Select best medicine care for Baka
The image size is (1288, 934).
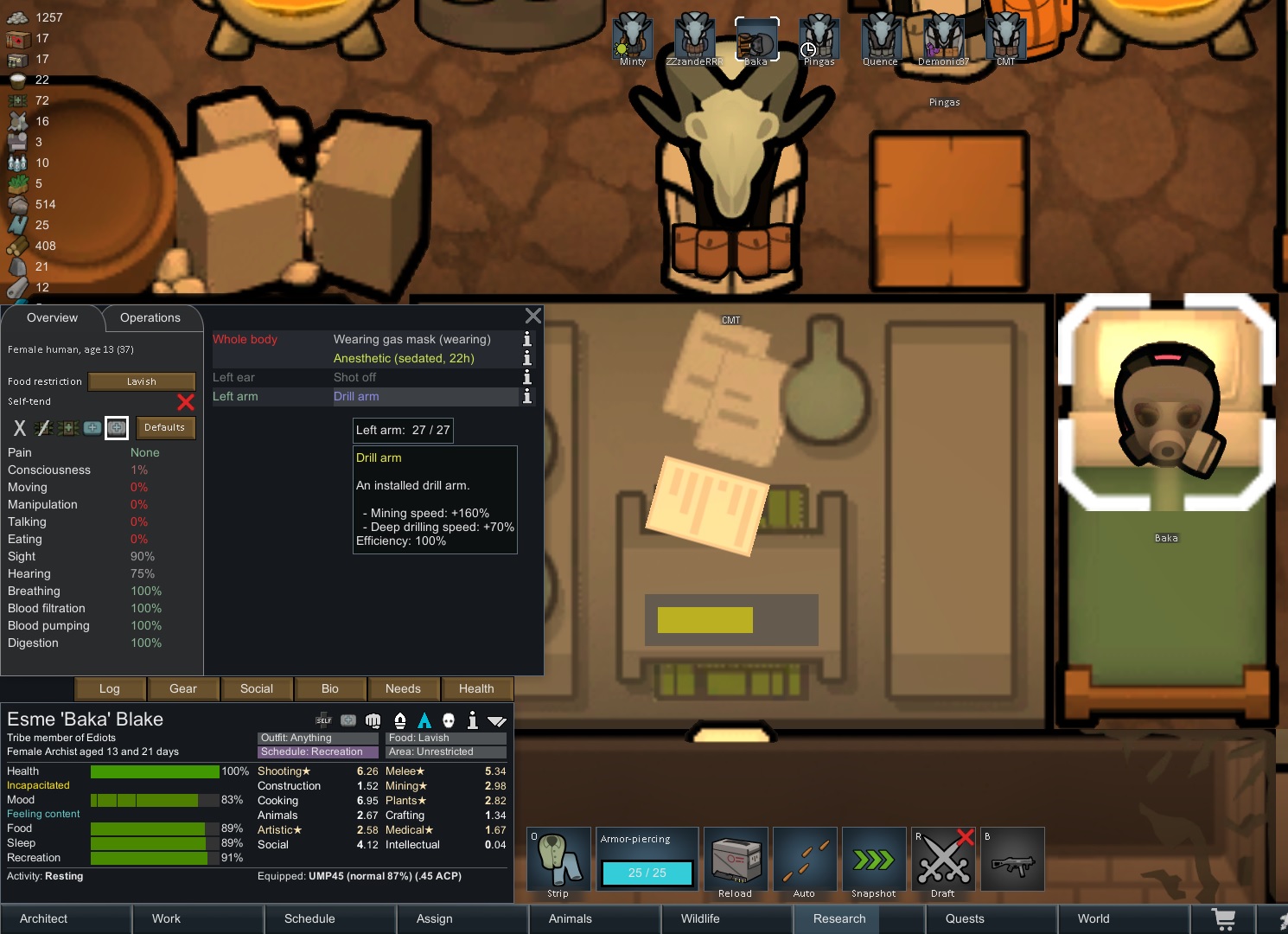tap(117, 427)
